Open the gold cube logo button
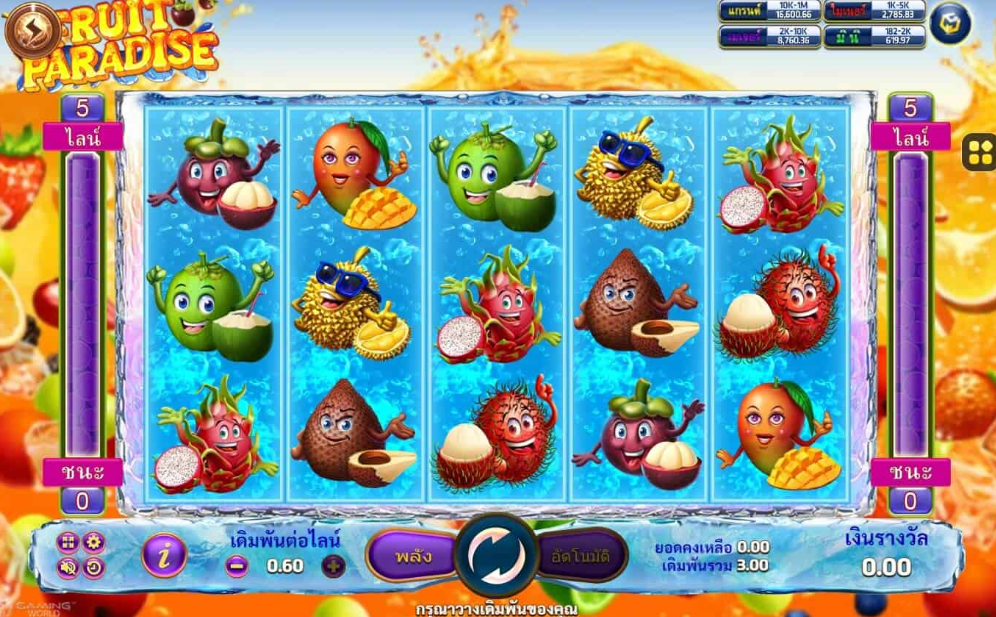This screenshot has height=617, width=996. coord(950,24)
